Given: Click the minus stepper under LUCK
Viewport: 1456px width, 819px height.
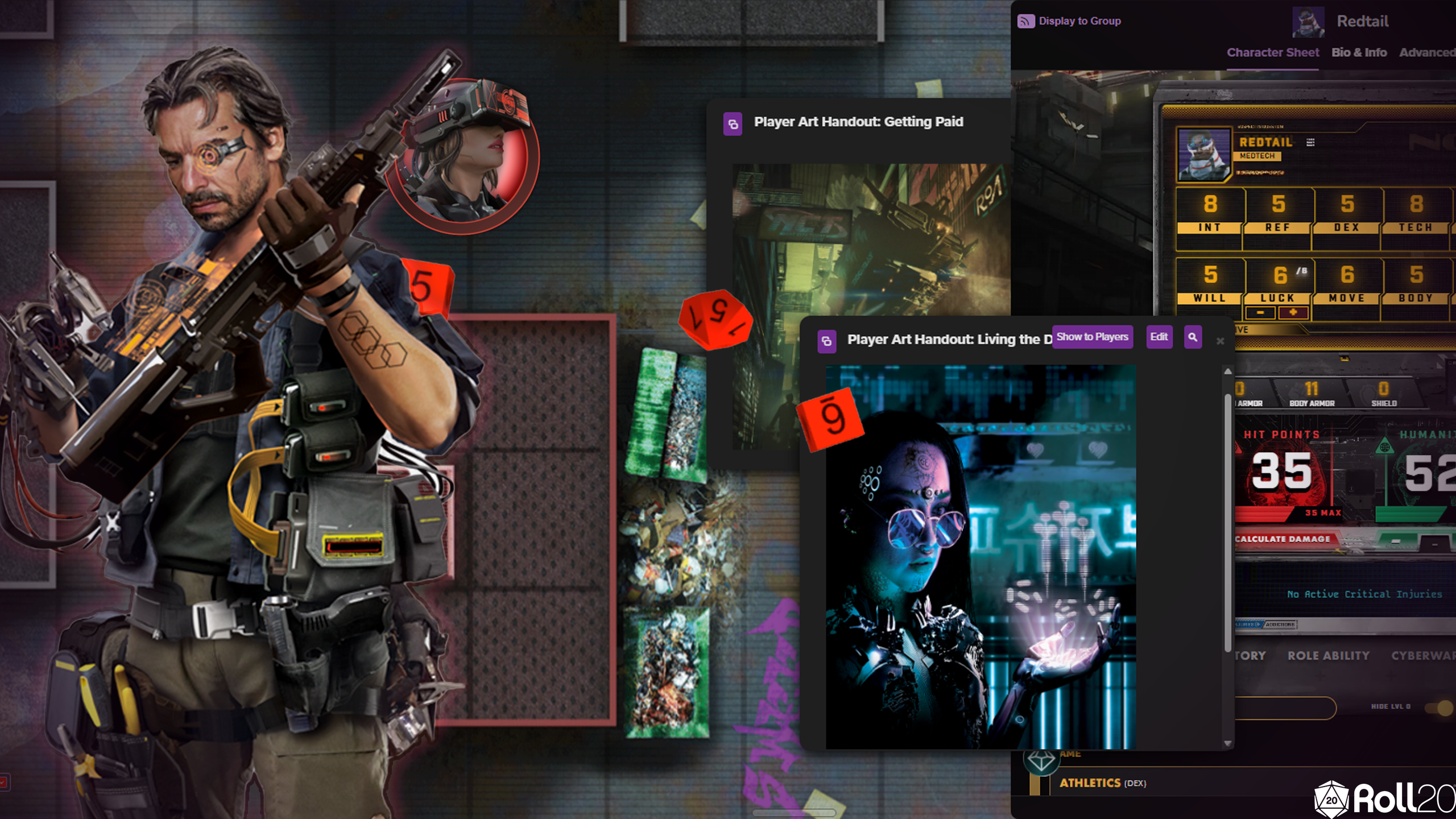Looking at the screenshot, I should click(x=1260, y=313).
